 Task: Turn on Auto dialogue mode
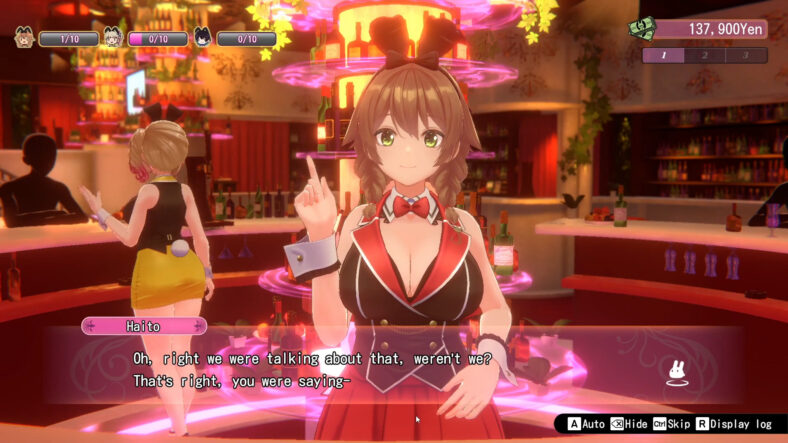(x=582, y=424)
